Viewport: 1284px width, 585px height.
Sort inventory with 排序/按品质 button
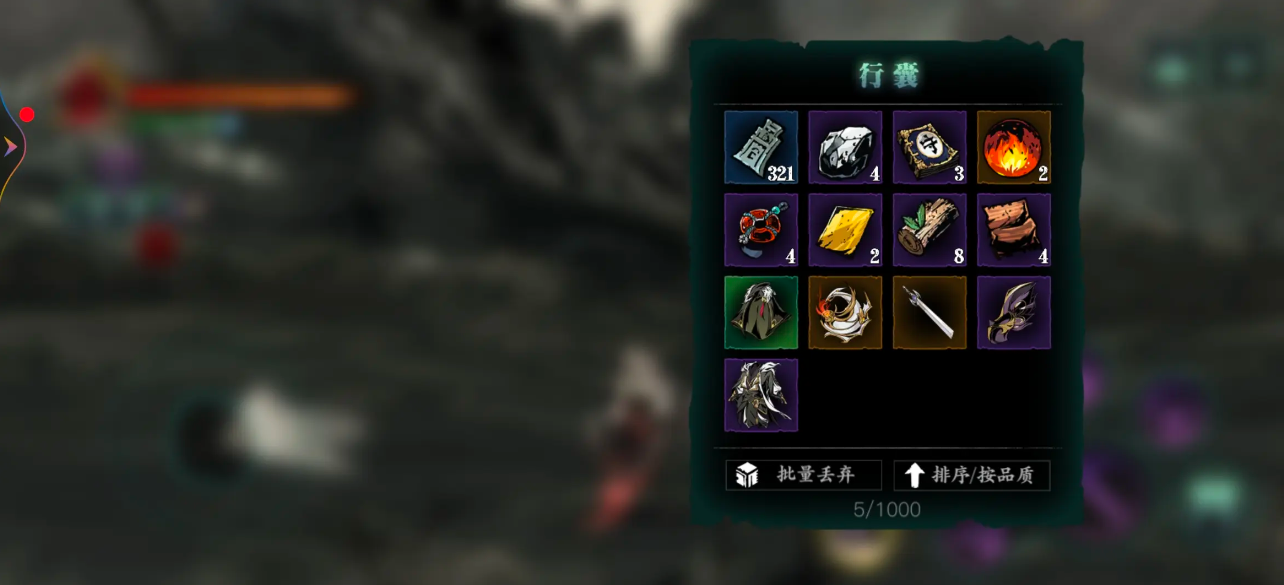click(x=971, y=475)
